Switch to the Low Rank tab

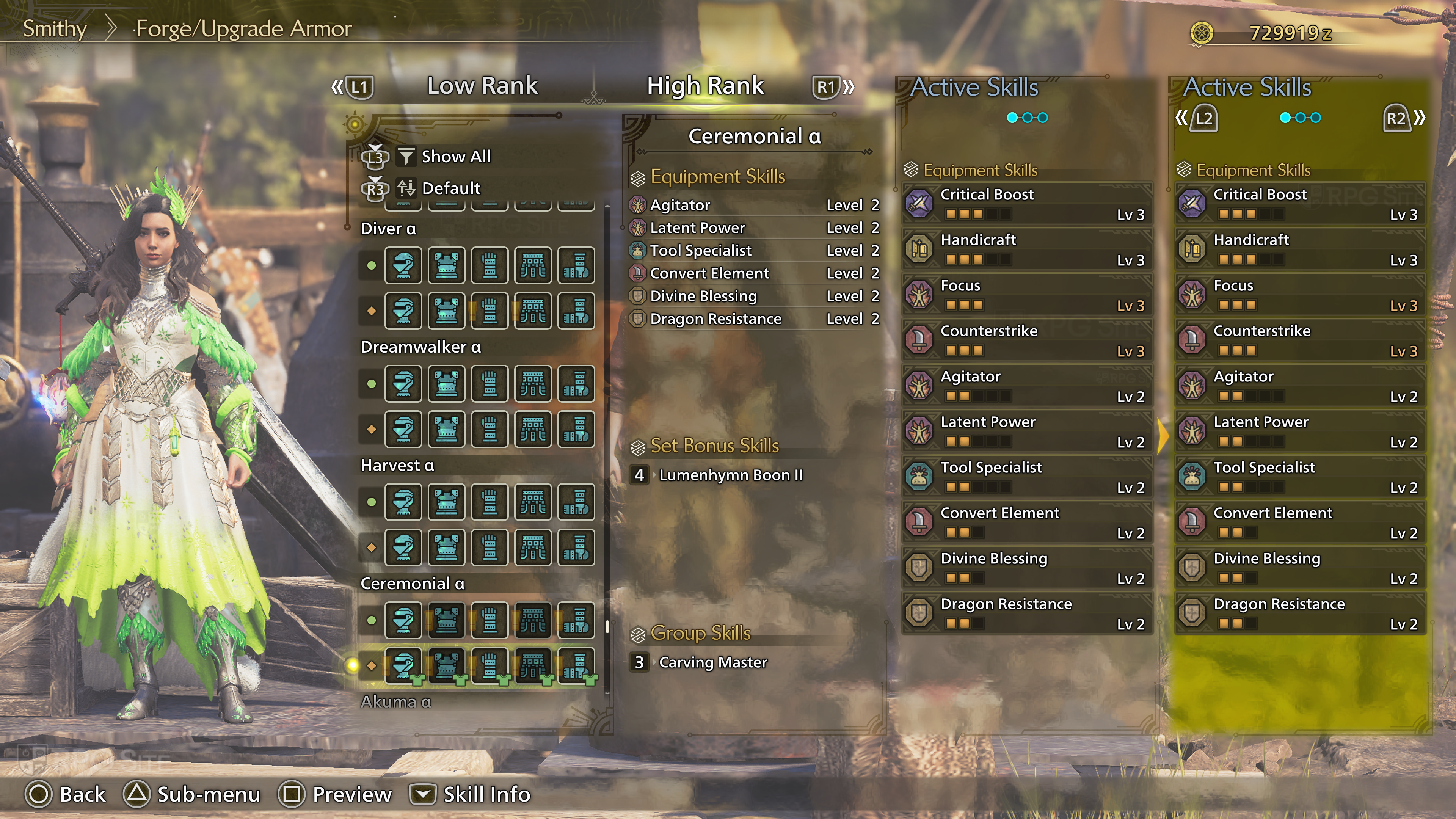[x=482, y=86]
